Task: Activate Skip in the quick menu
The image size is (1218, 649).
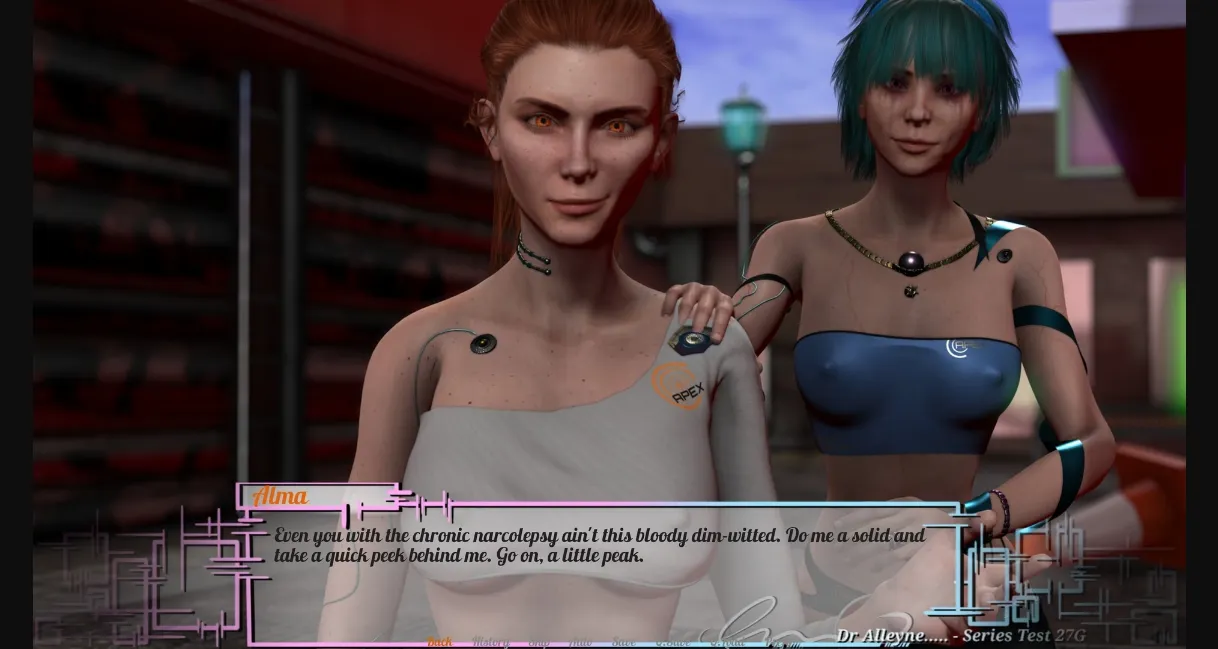Action: point(539,642)
